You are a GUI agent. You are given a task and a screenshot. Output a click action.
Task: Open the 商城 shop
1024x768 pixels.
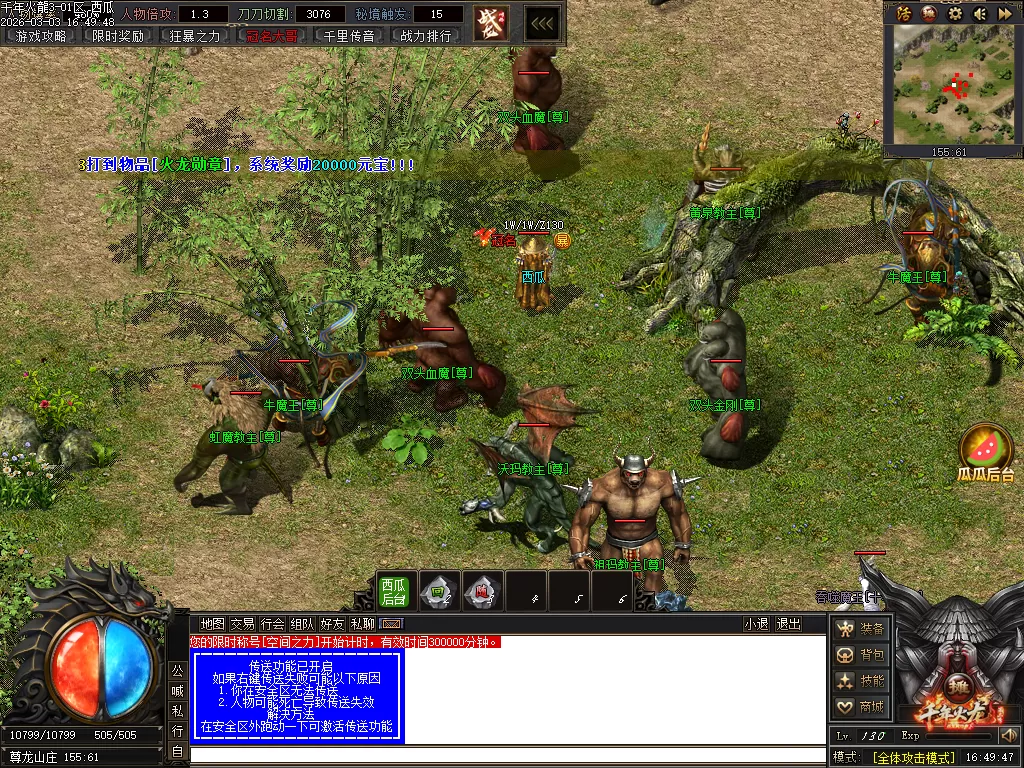(x=861, y=707)
